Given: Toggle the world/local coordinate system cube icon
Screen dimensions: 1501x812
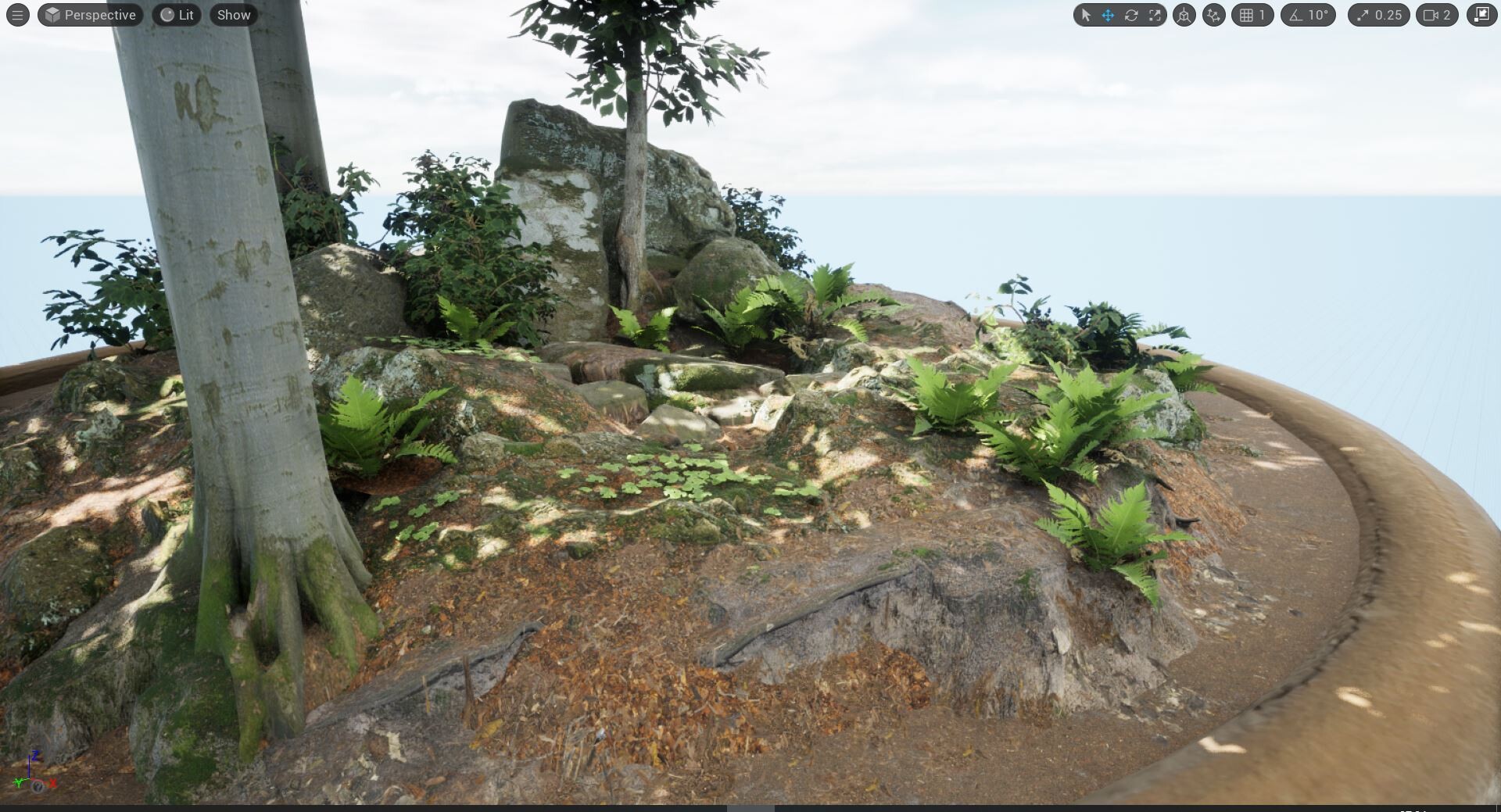Looking at the screenshot, I should pos(1184,15).
